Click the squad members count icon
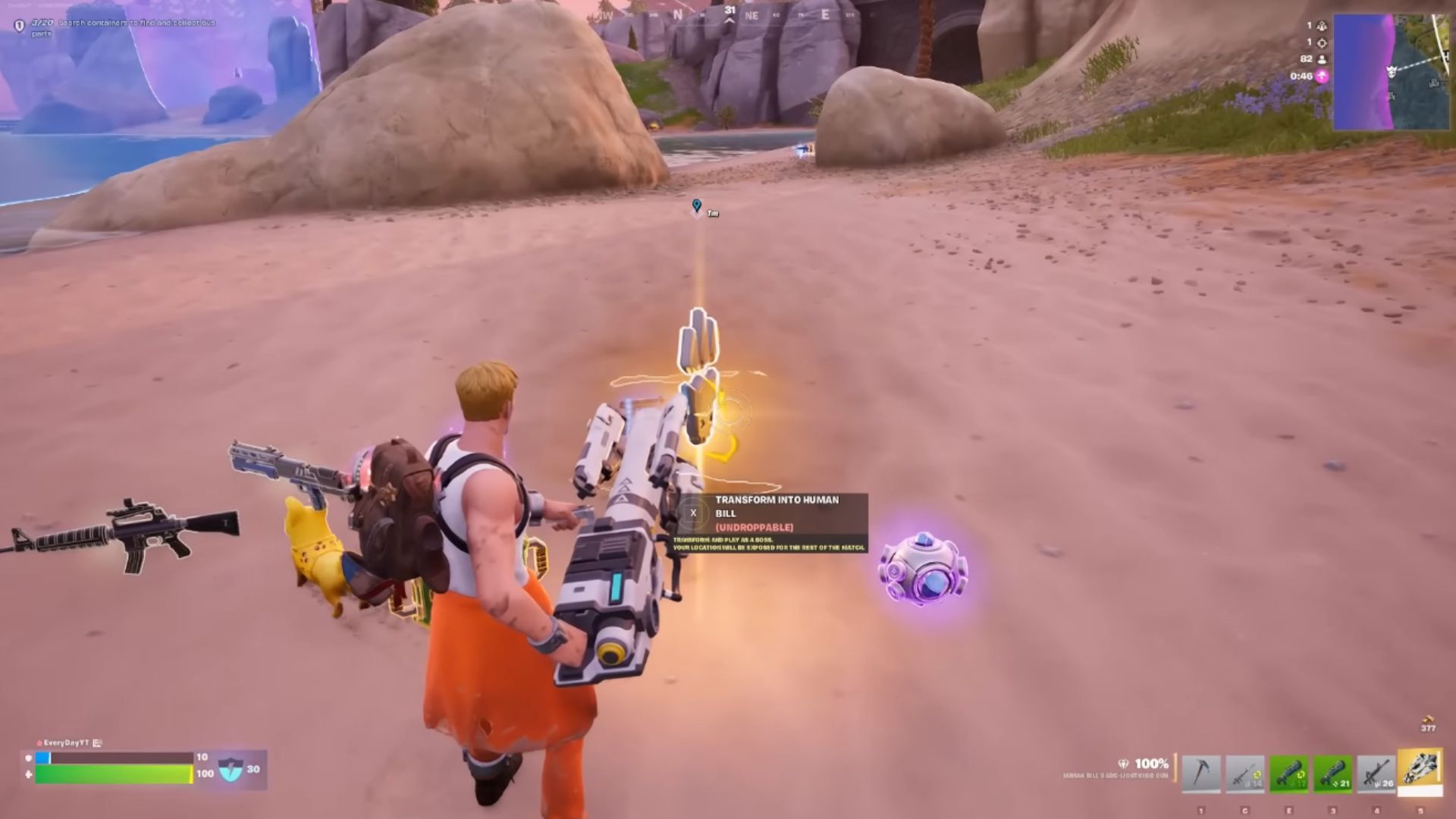 [1322, 26]
